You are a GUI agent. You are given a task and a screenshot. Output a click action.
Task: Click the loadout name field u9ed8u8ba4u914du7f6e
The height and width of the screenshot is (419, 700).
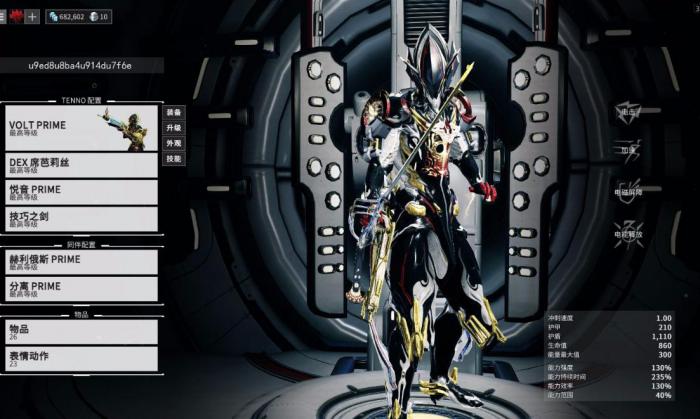click(80, 65)
